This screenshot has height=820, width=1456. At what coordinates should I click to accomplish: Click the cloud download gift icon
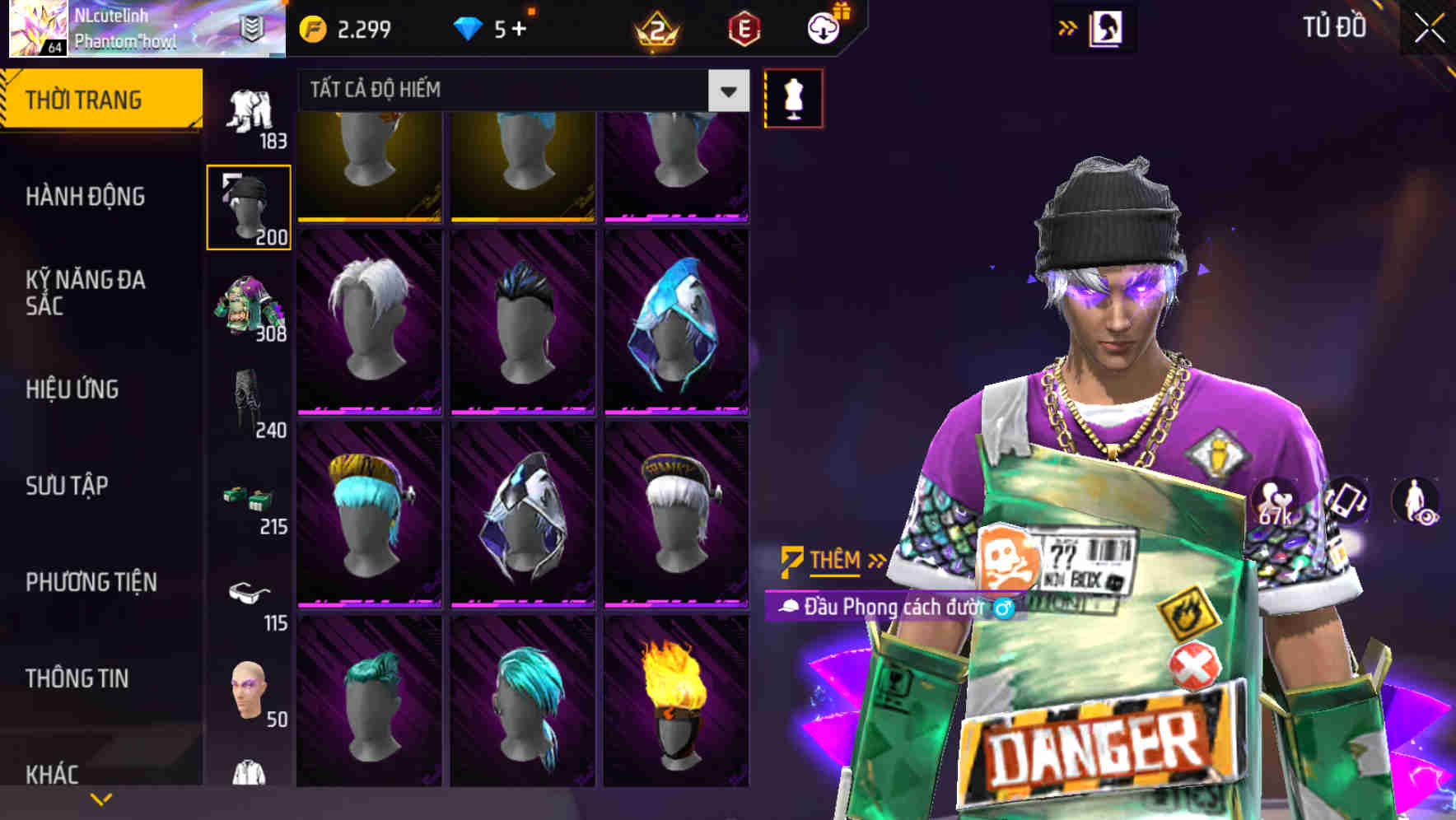pyautogui.click(x=823, y=27)
